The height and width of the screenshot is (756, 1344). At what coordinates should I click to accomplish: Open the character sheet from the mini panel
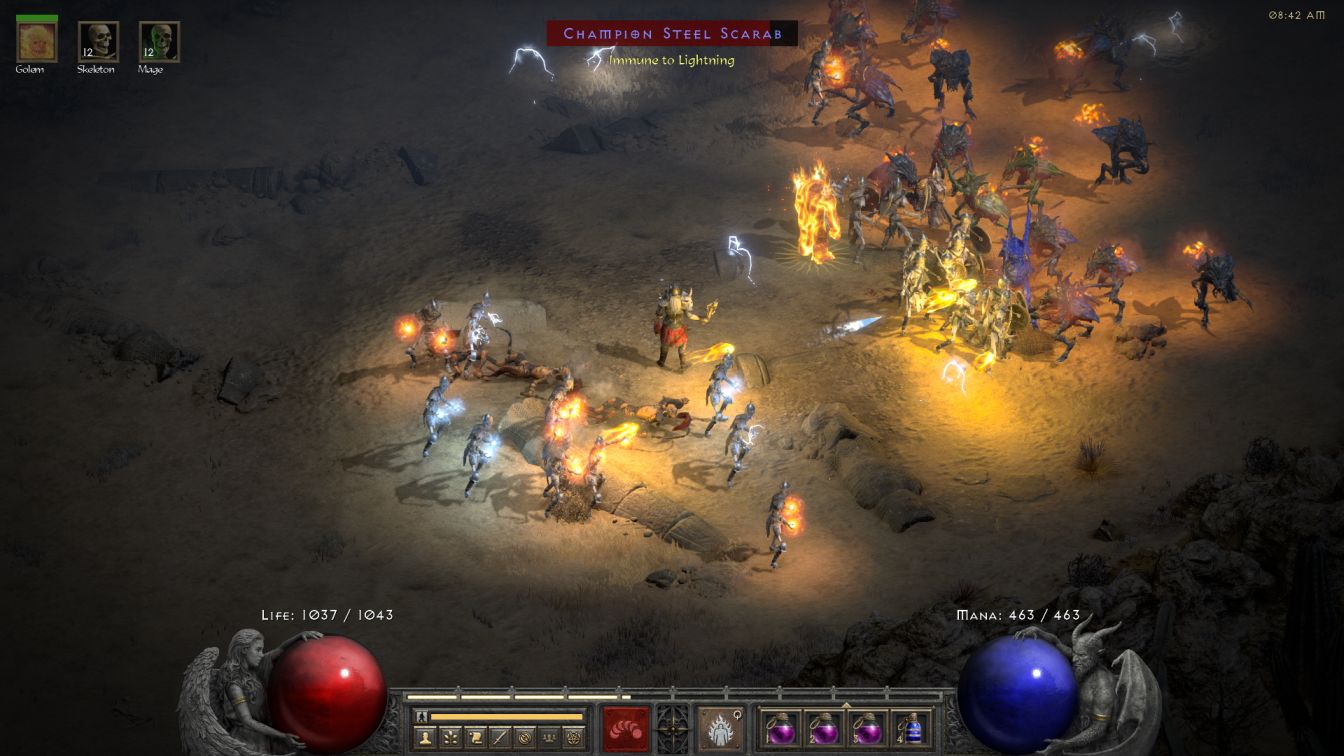(427, 738)
